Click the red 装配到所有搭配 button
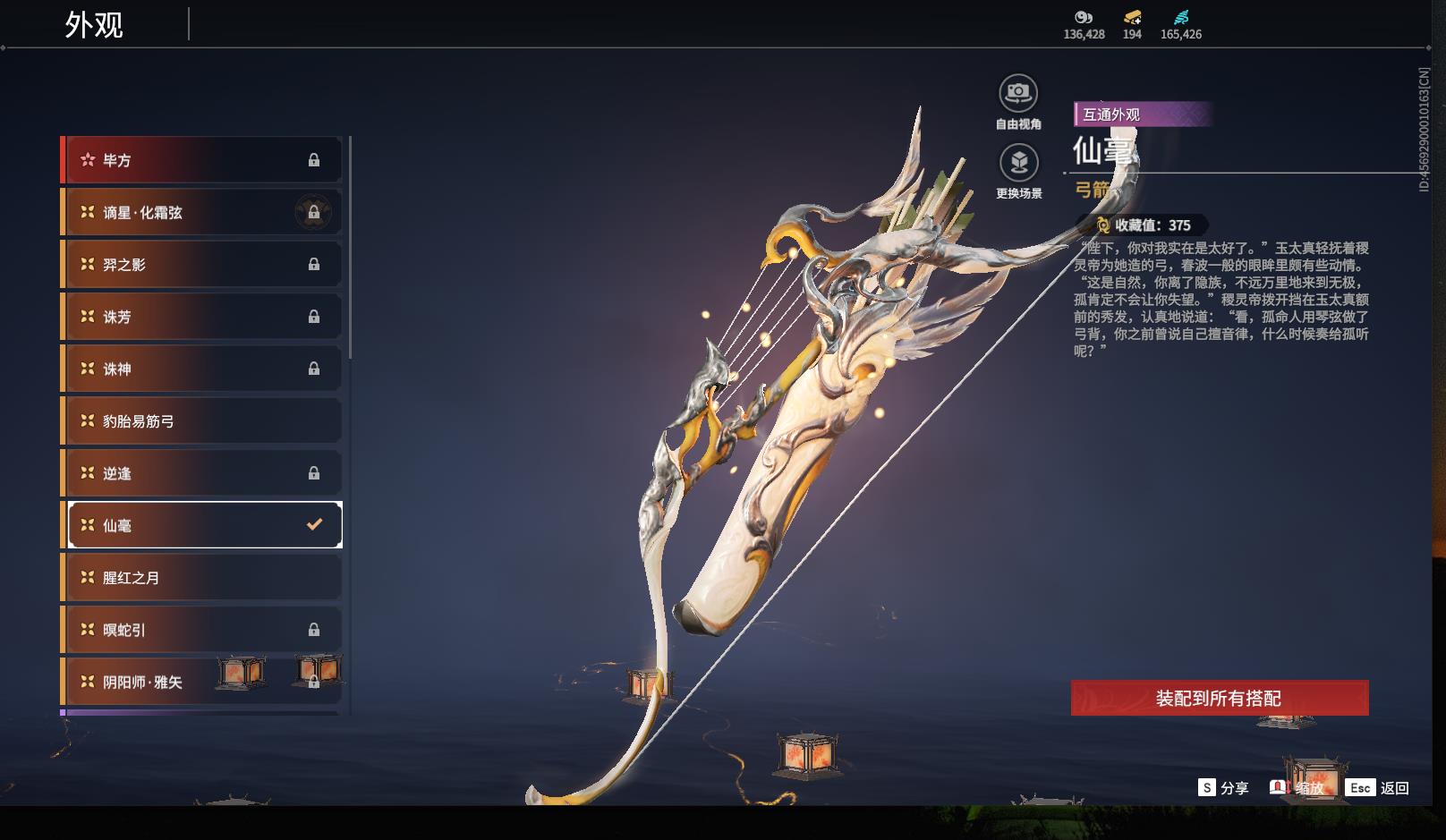Viewport: 1446px width, 840px height. tap(1219, 698)
